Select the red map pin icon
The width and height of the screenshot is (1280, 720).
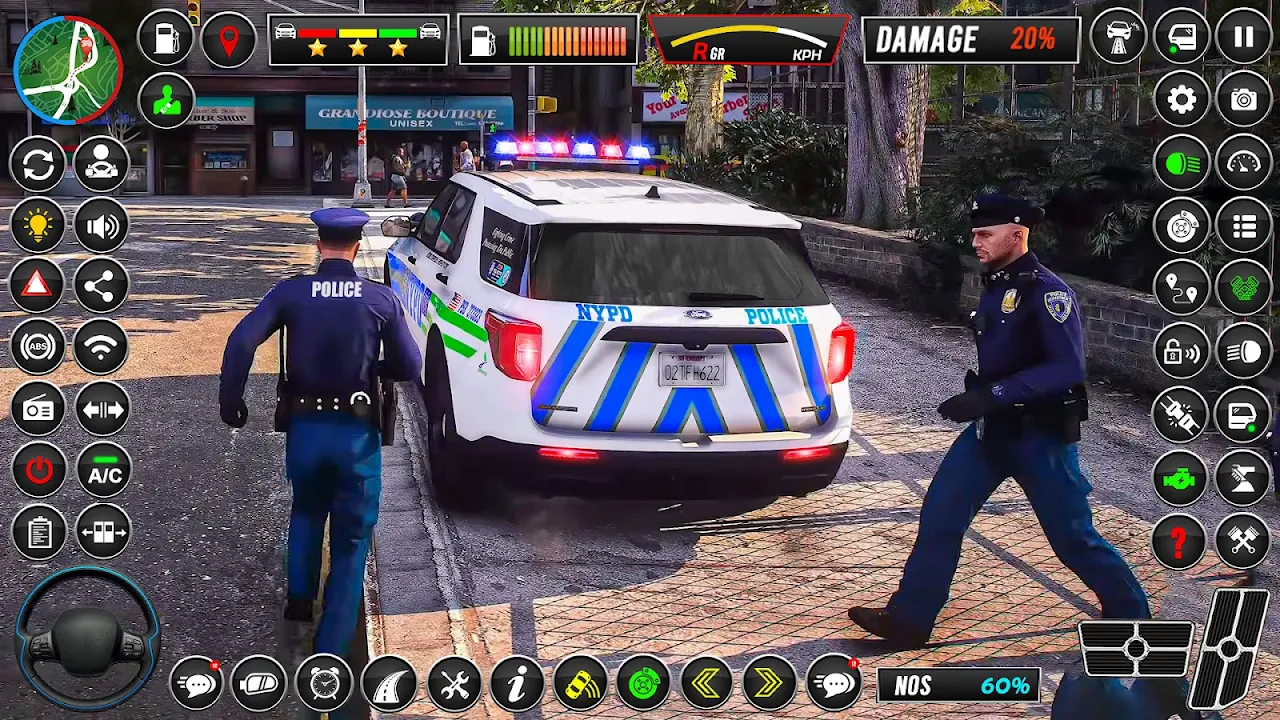tap(229, 39)
